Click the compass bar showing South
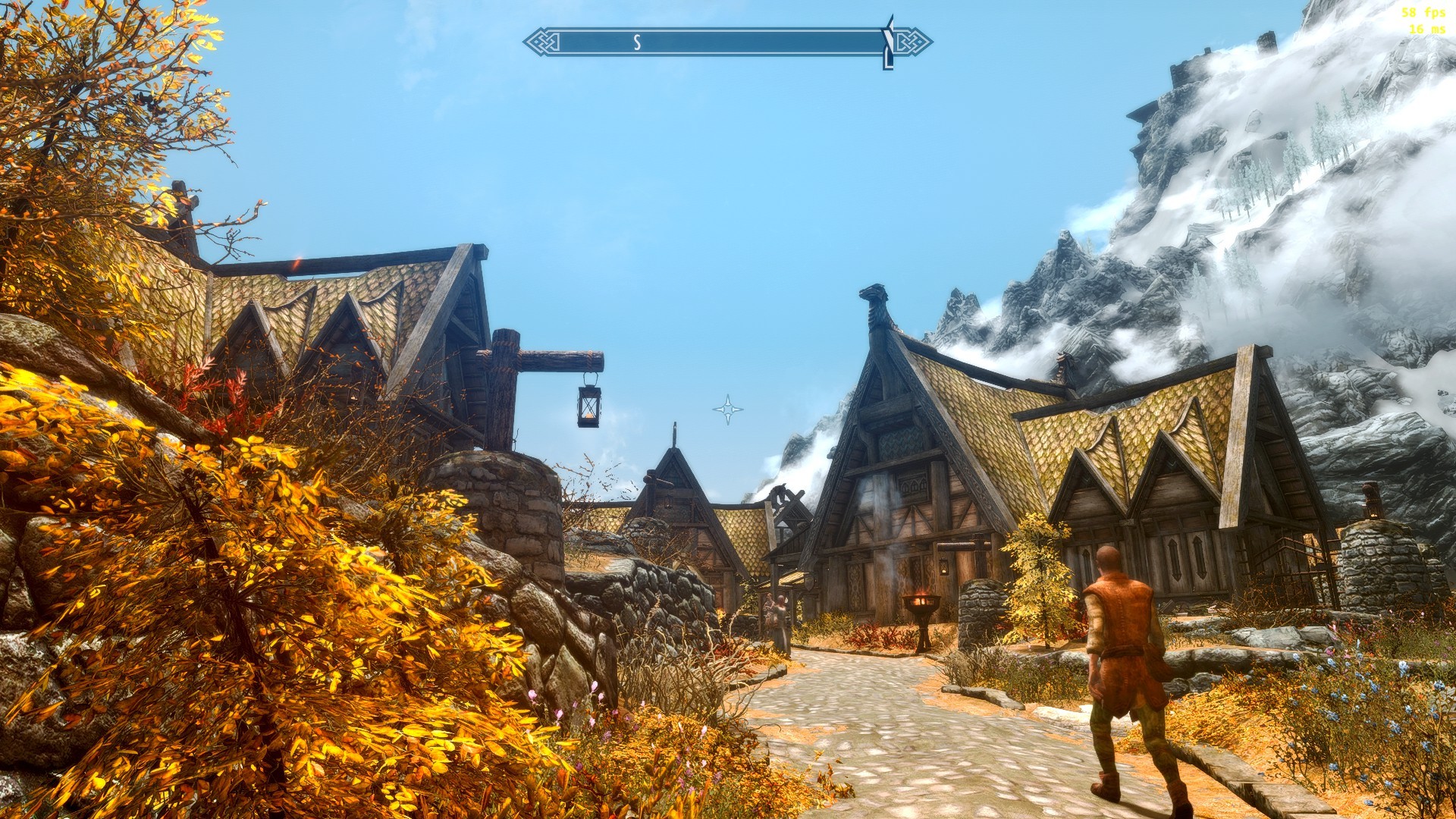1456x819 pixels. click(x=726, y=42)
